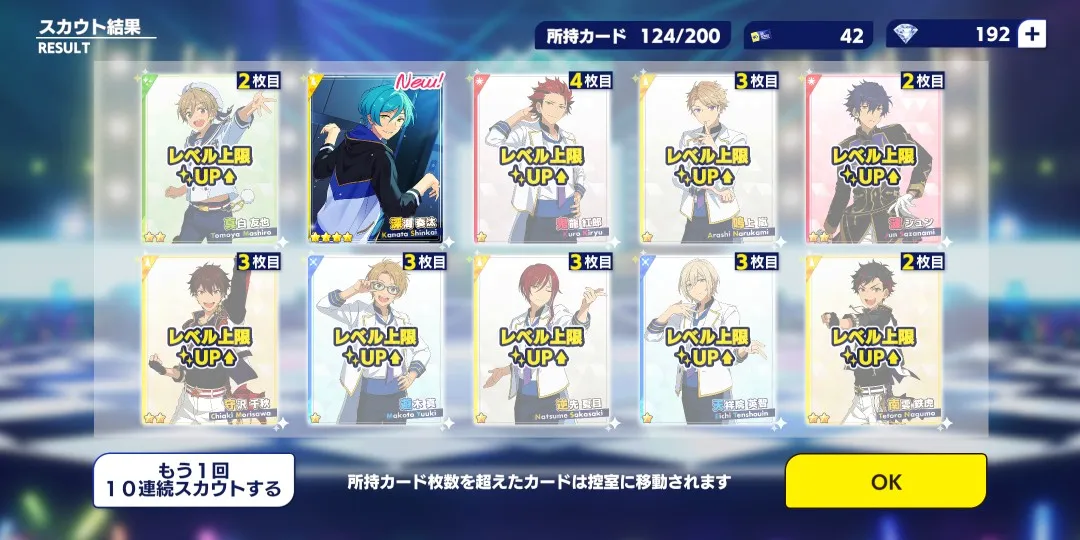Open the Kuro Kiryu card
The height and width of the screenshot is (540, 1080).
tap(542, 158)
